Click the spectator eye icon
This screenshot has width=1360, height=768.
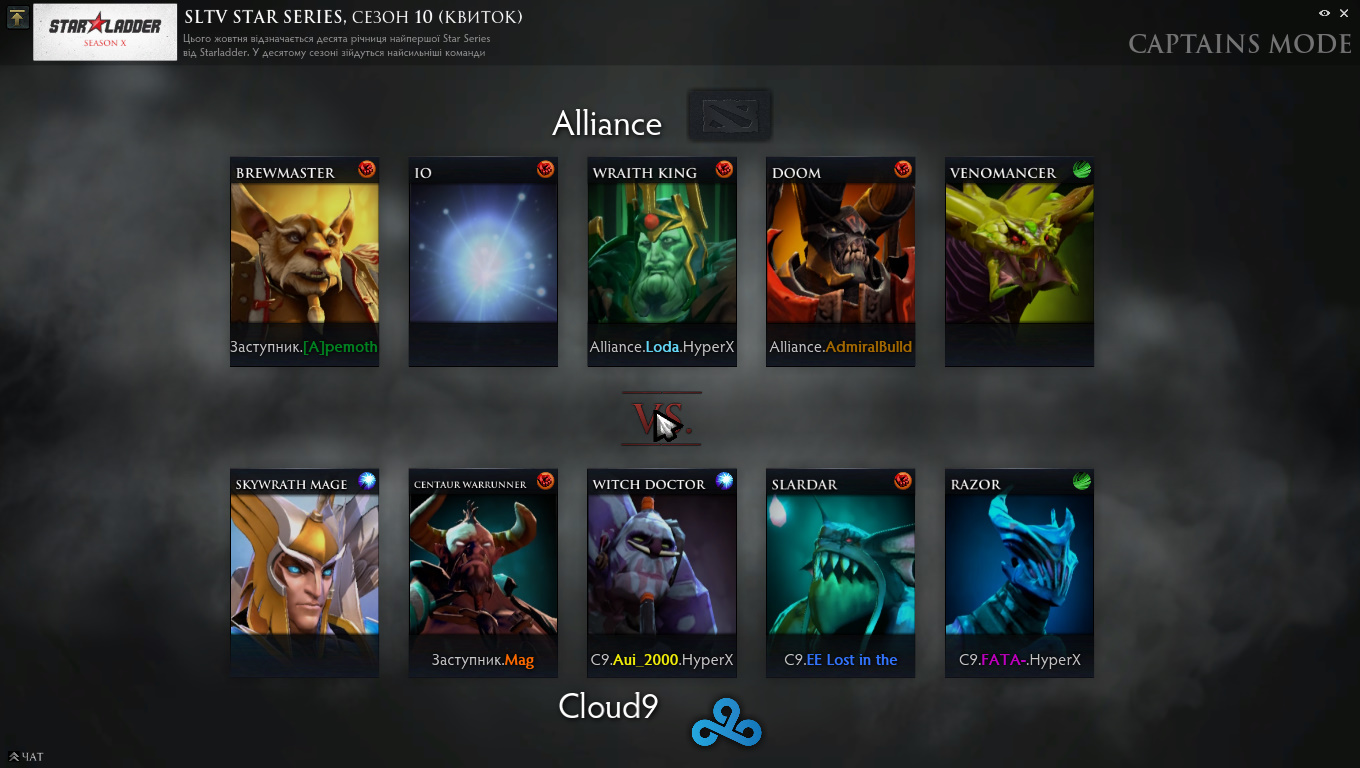[1324, 13]
